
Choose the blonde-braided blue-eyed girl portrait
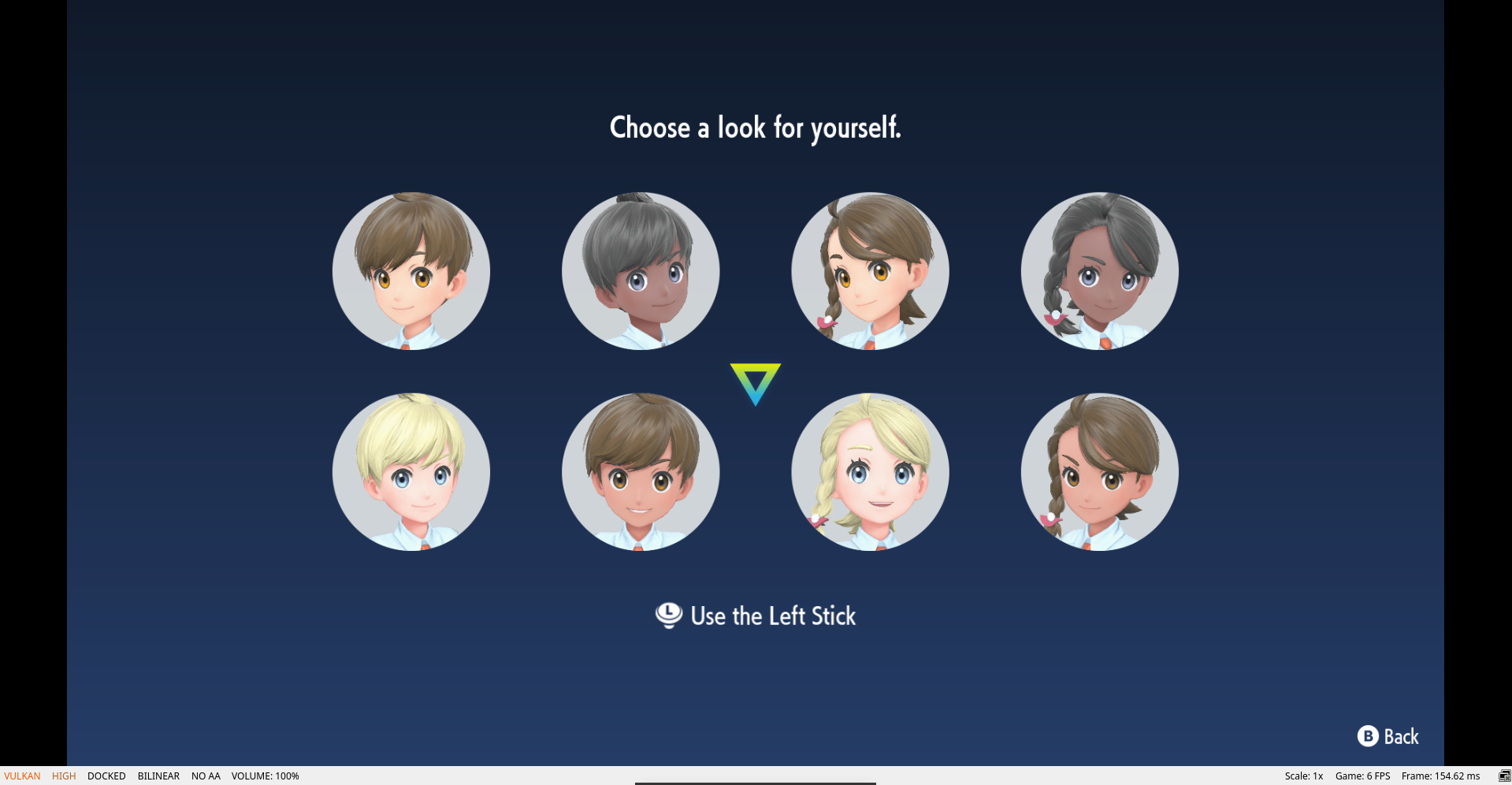point(870,471)
